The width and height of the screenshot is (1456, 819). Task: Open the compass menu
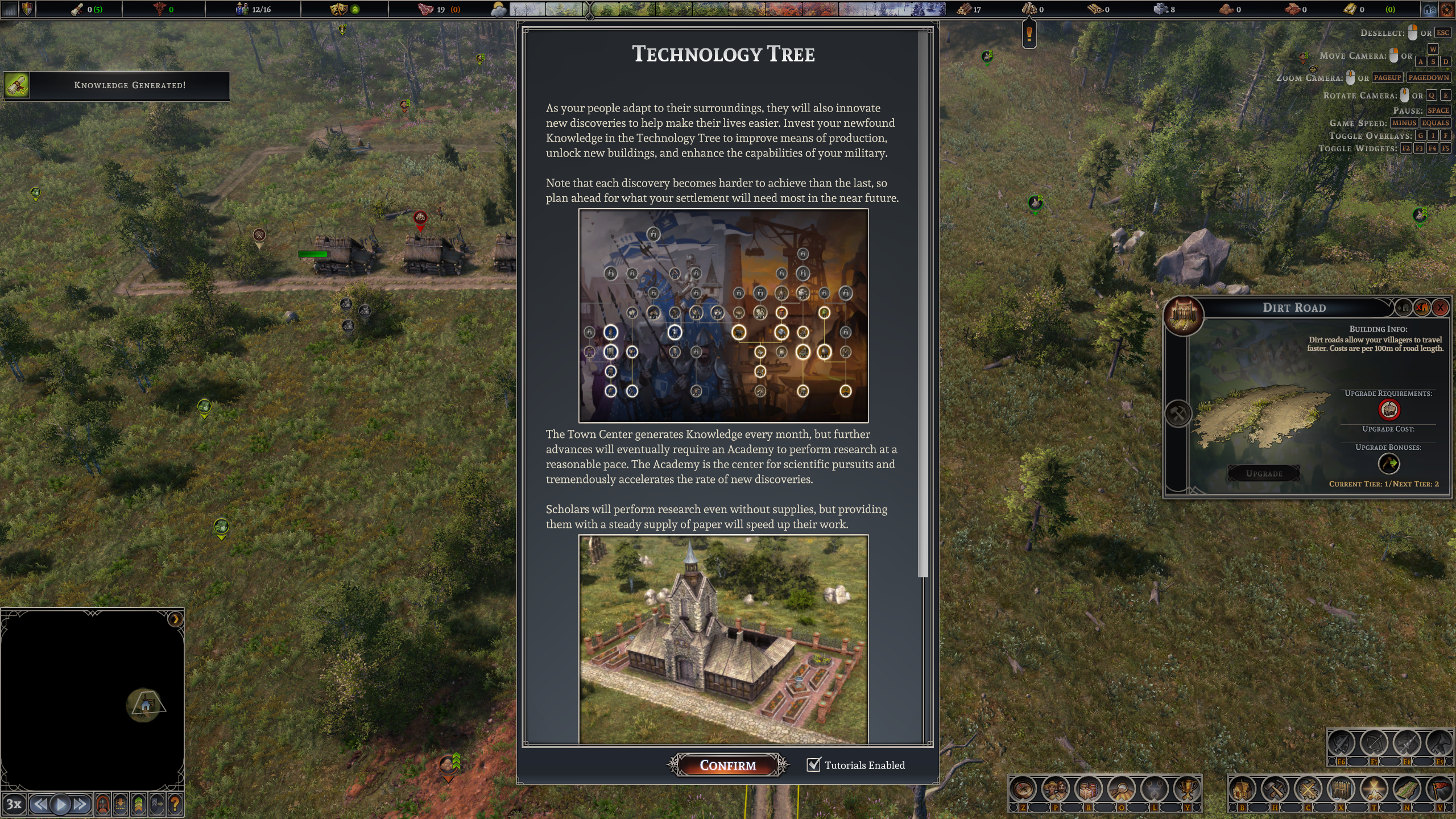coord(1023,789)
